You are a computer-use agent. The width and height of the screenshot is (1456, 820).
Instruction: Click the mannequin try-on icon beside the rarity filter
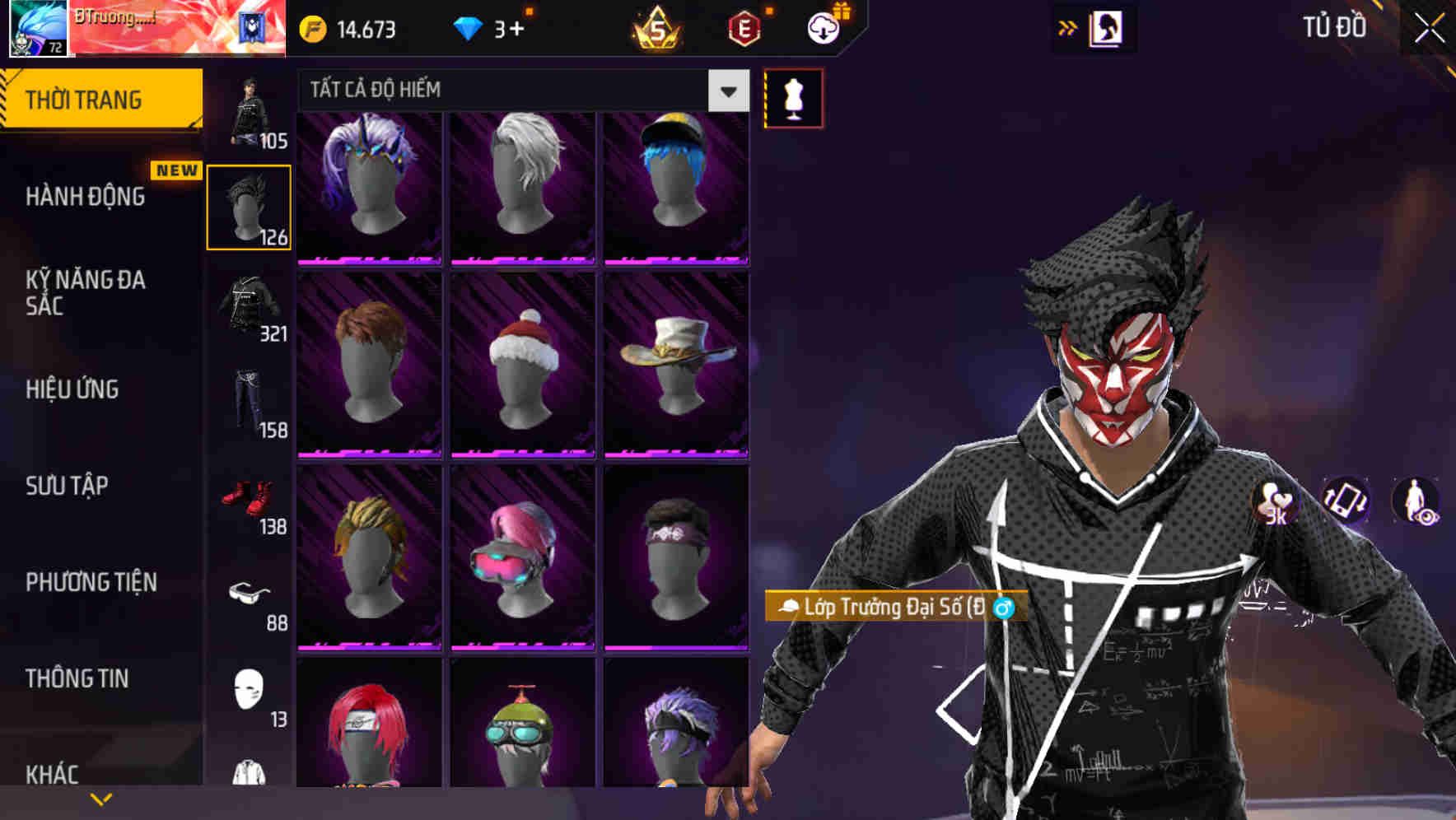pos(793,98)
